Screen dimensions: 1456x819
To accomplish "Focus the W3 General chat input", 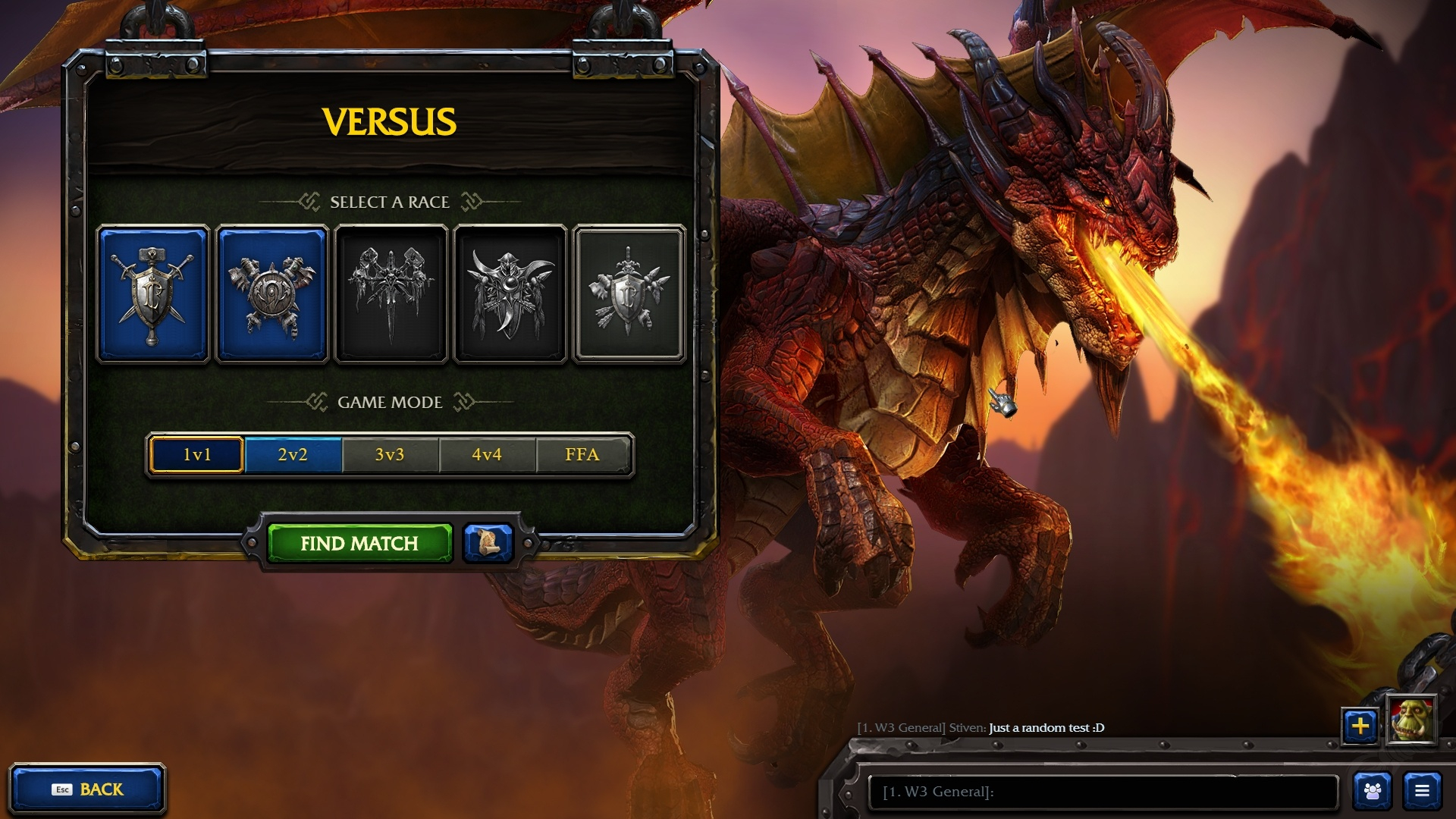I will (x=1103, y=792).
